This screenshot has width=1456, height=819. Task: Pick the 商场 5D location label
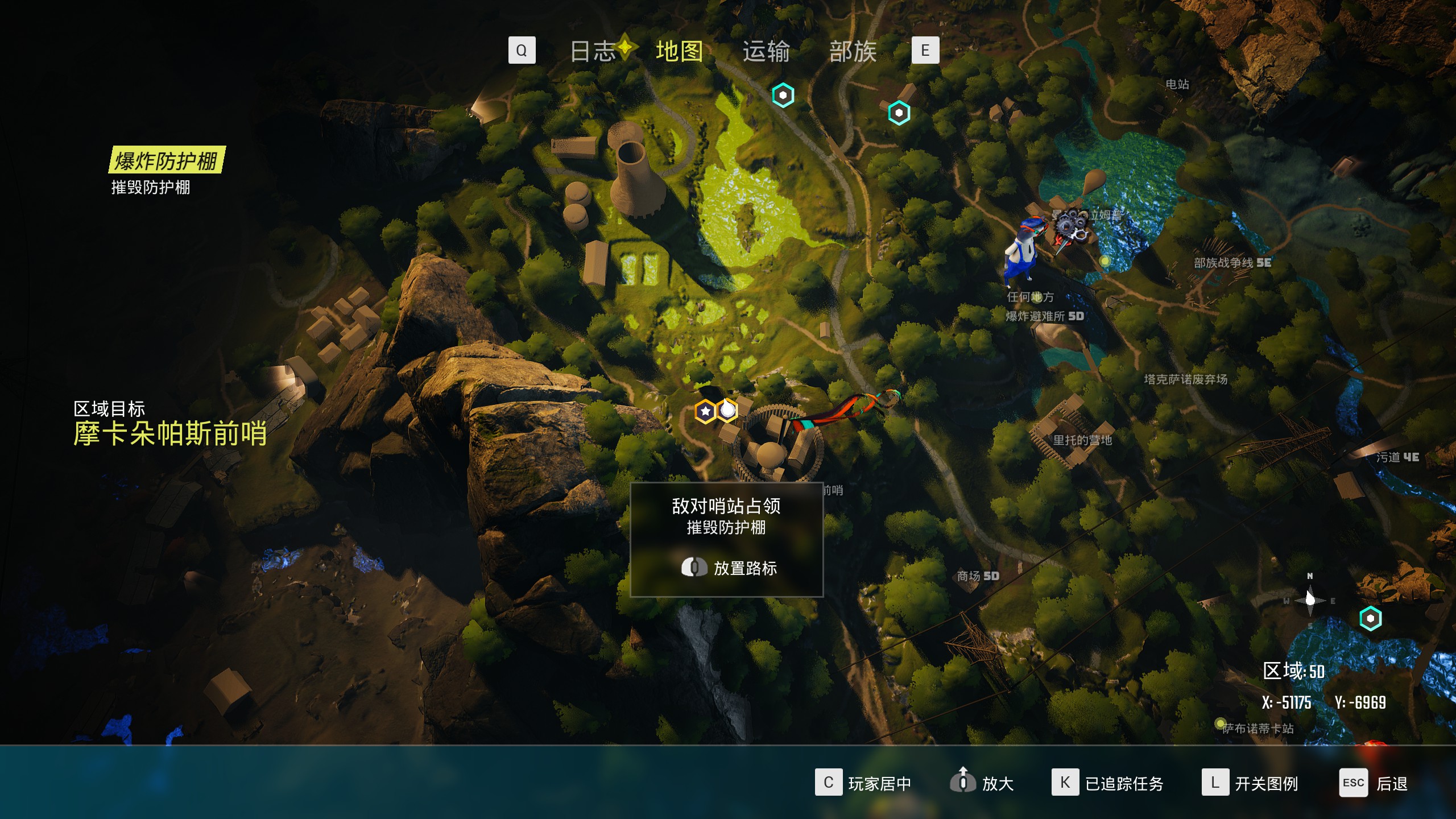[x=978, y=576]
